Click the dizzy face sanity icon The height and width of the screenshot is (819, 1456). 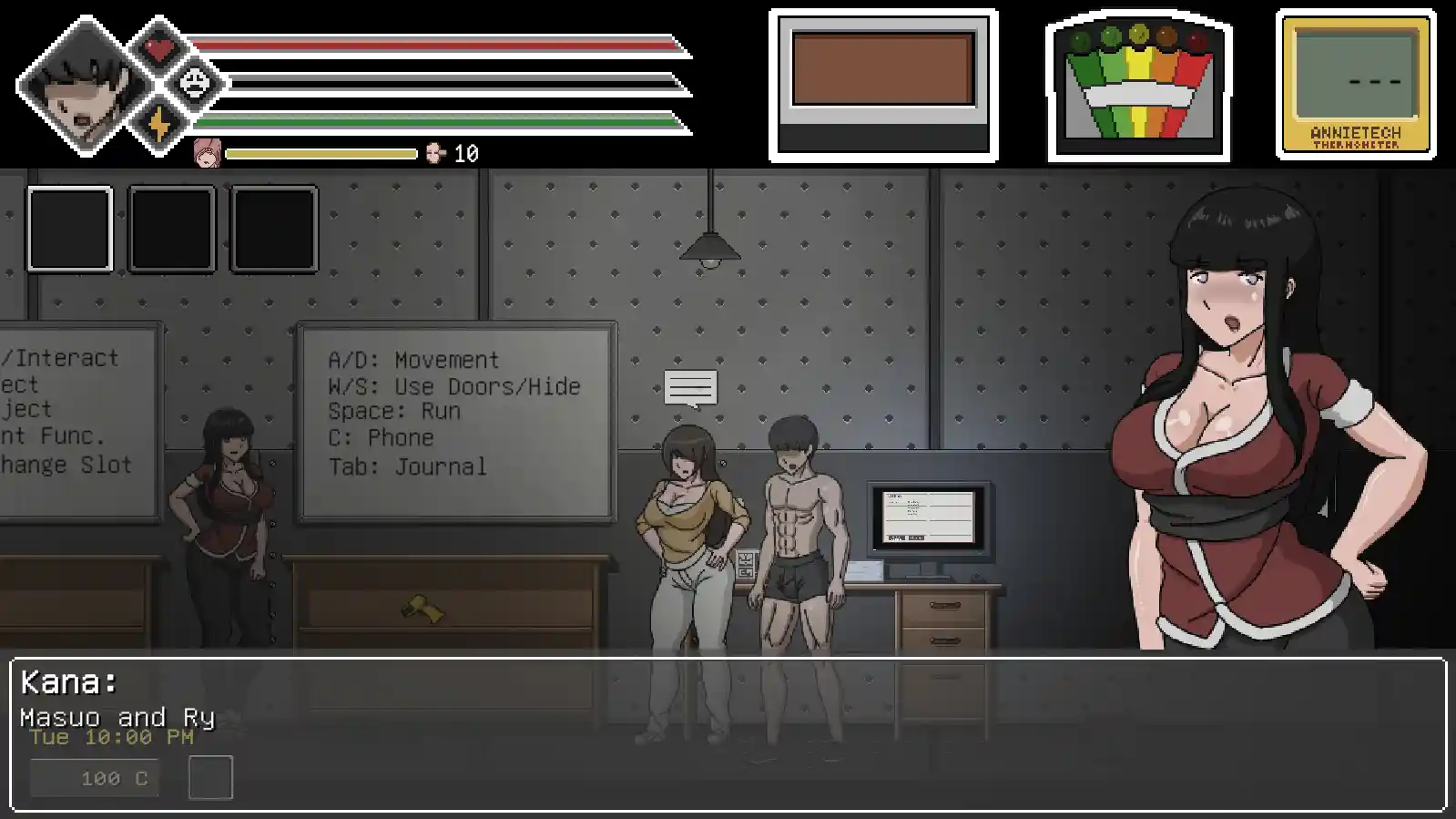[x=194, y=81]
